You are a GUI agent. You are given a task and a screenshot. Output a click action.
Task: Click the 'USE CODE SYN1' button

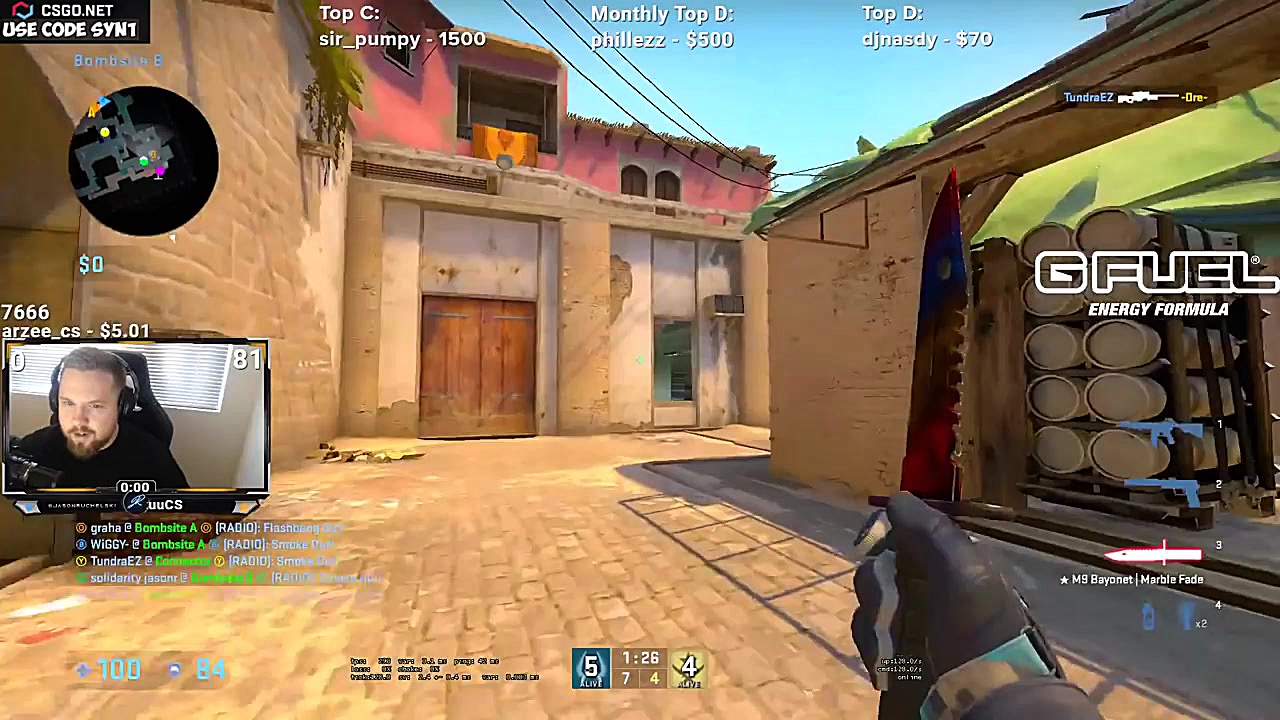tap(70, 30)
